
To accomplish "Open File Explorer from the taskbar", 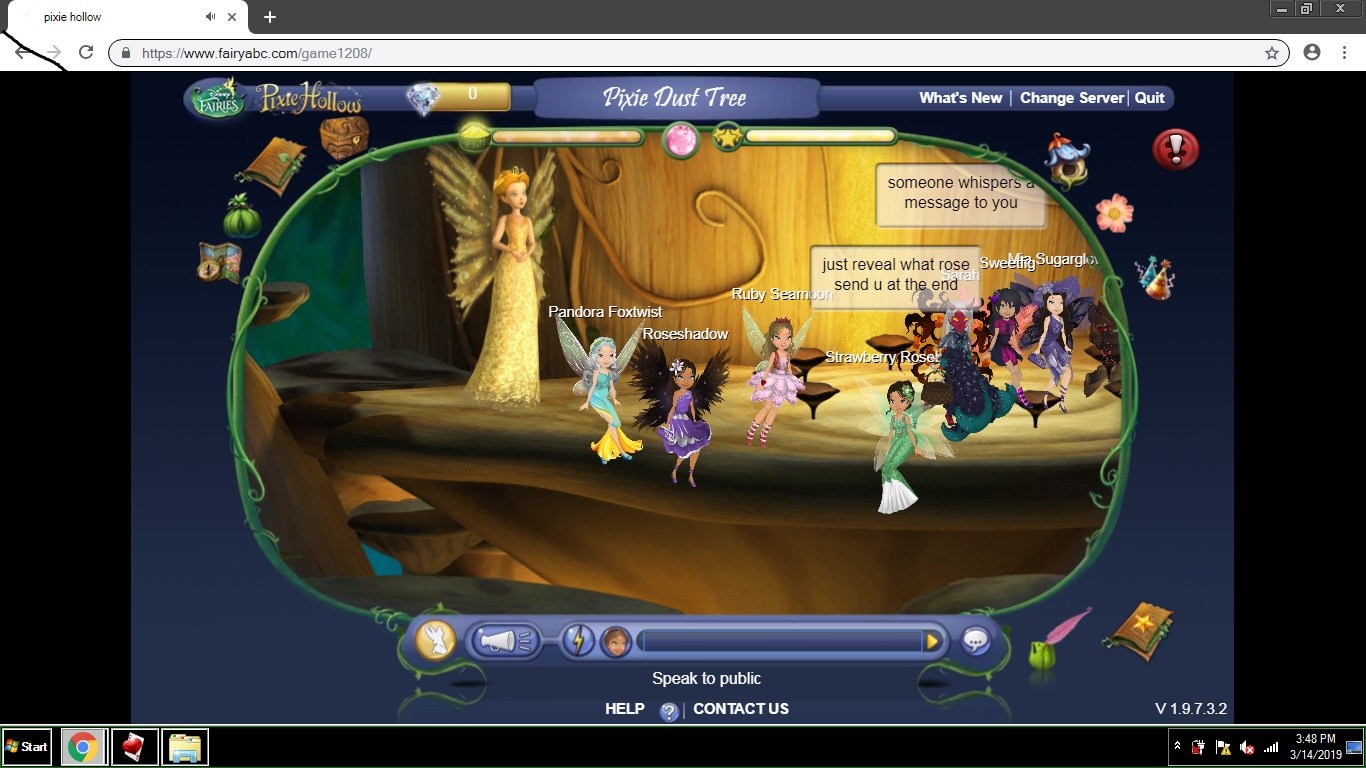I will (x=184, y=747).
